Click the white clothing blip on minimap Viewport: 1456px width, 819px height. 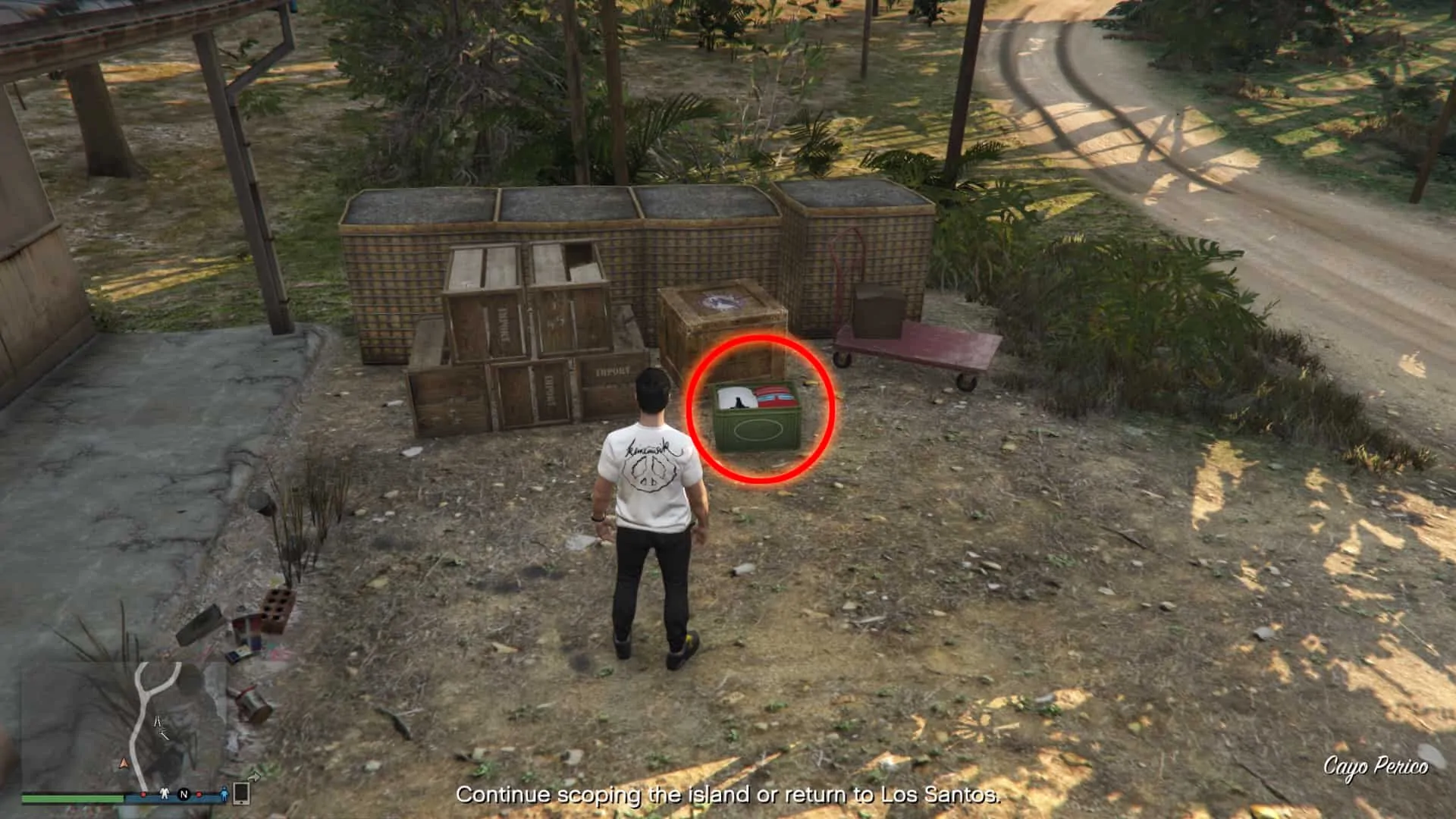[x=165, y=795]
